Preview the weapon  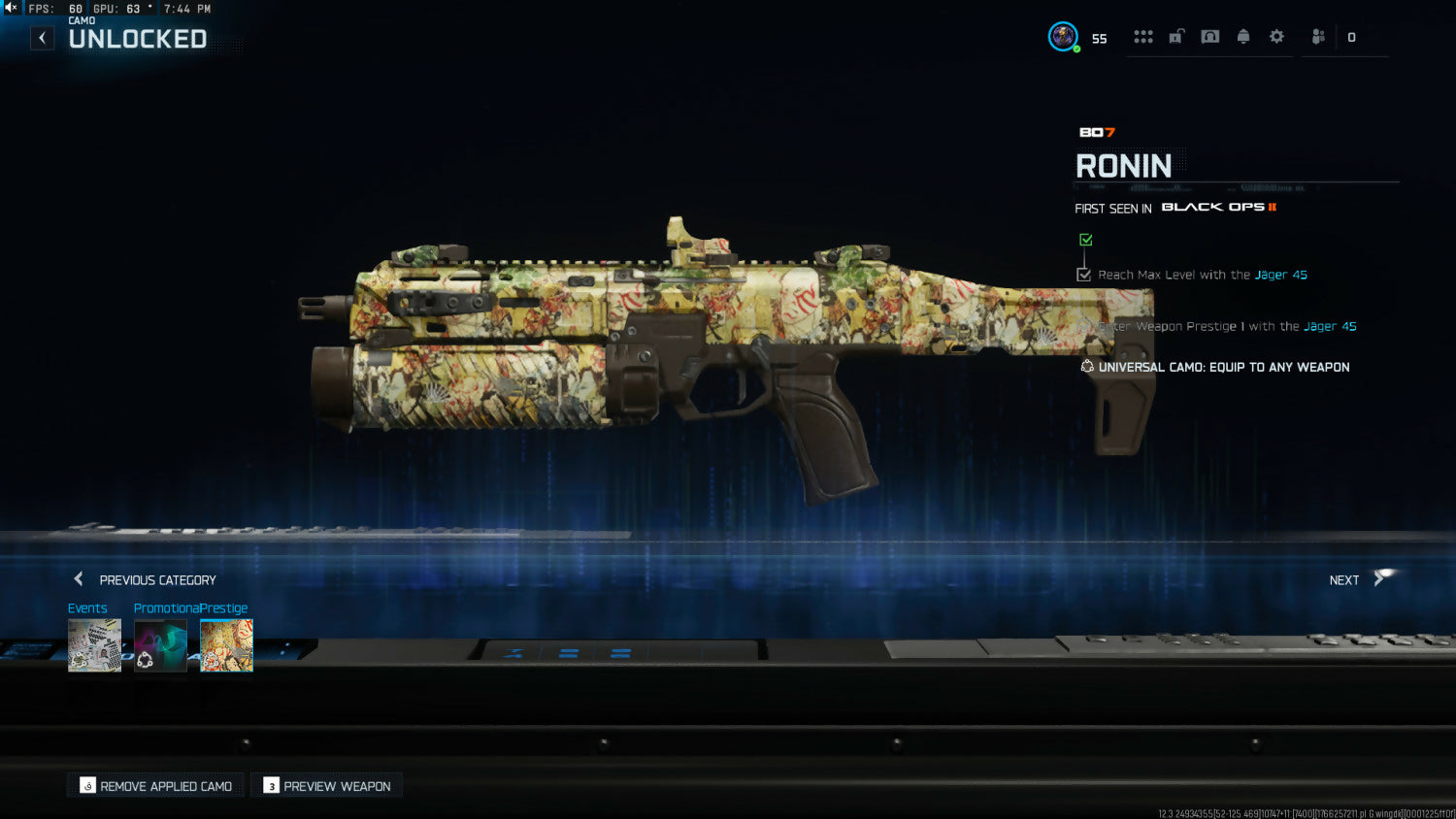click(327, 786)
